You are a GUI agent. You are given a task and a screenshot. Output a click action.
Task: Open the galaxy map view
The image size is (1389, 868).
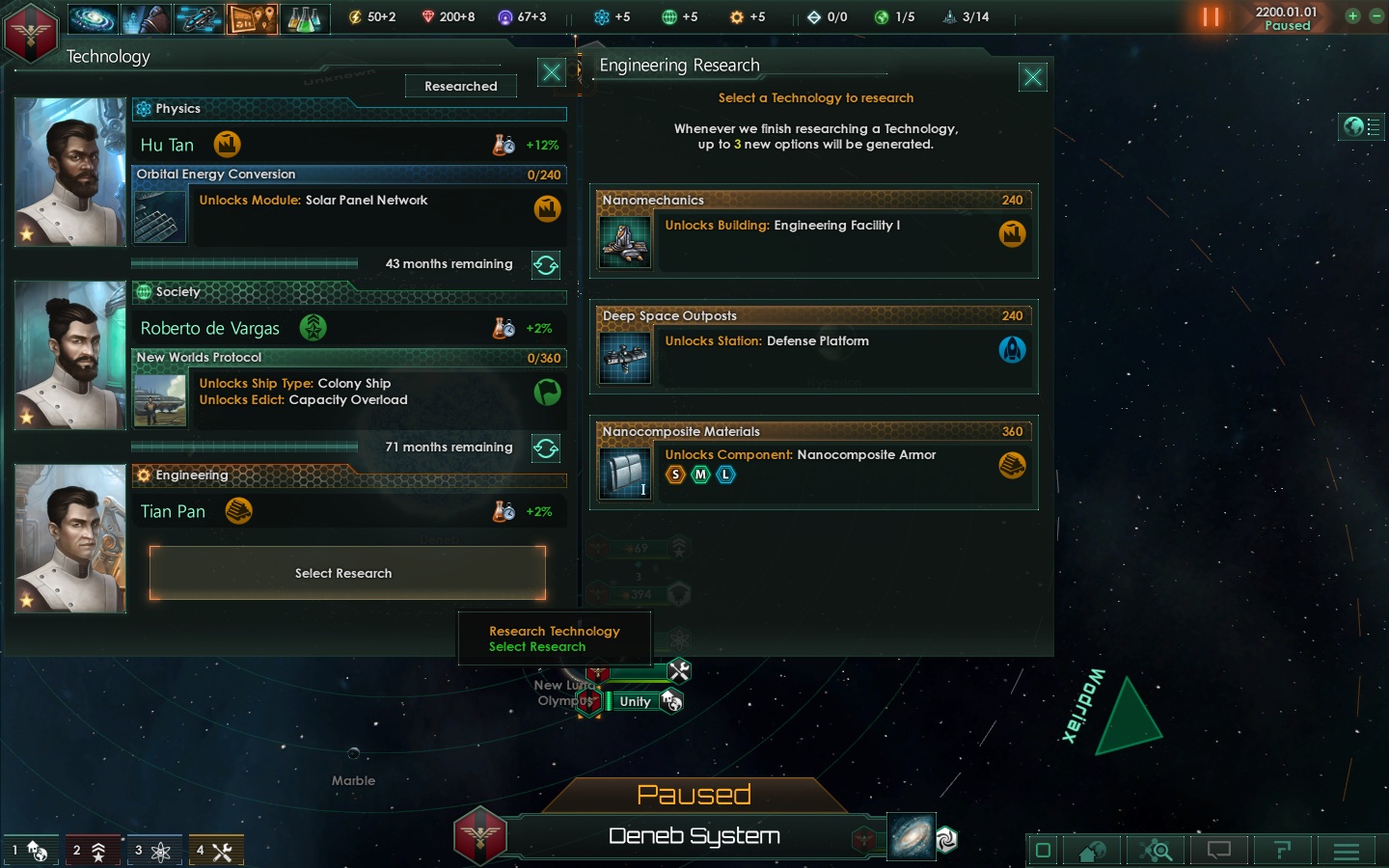[912, 836]
